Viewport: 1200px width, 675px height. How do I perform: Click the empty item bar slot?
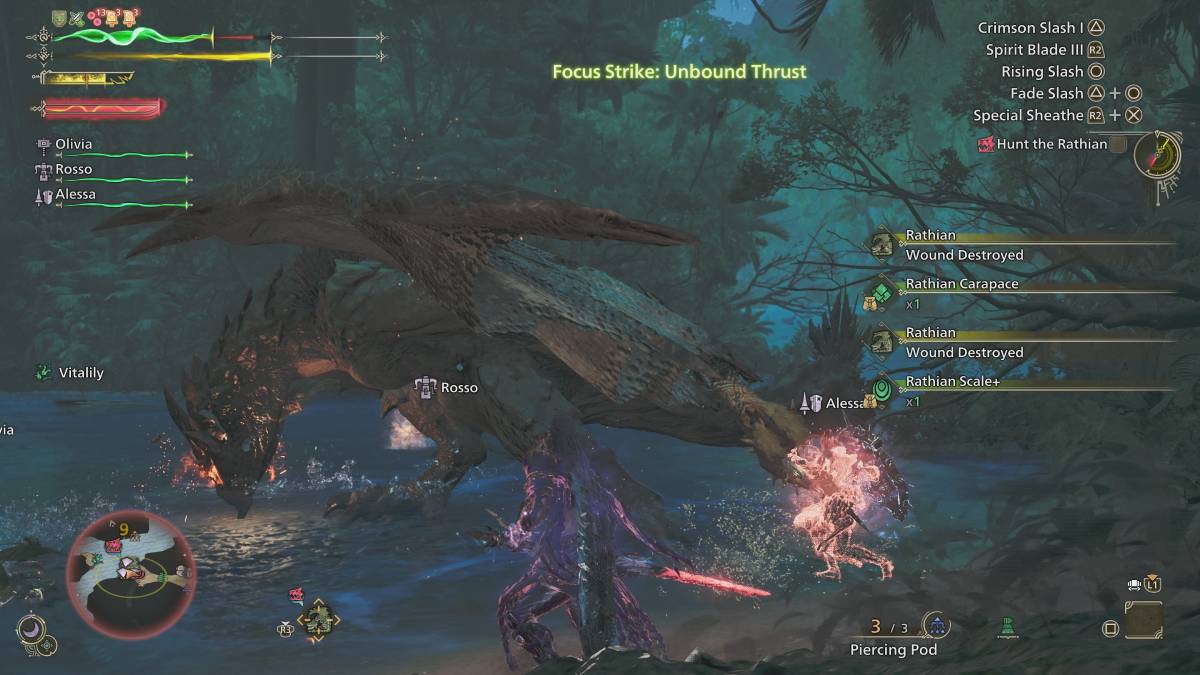(x=1143, y=620)
